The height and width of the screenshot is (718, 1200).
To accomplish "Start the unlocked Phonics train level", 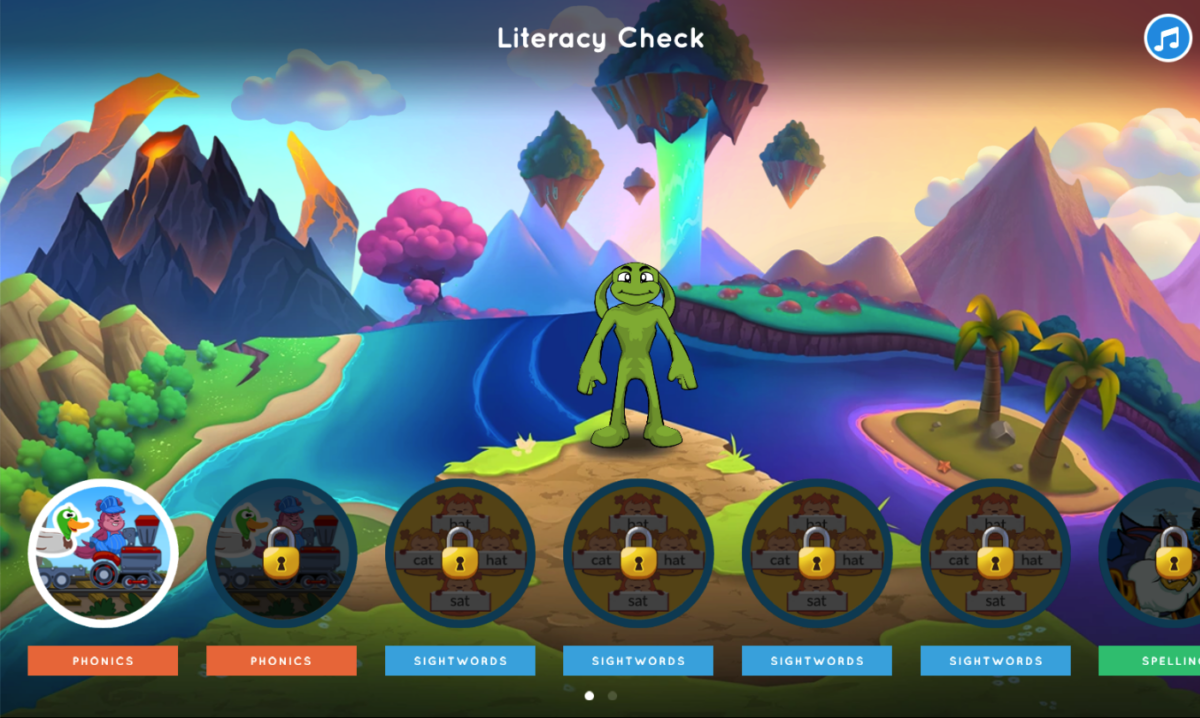I will (x=103, y=553).
